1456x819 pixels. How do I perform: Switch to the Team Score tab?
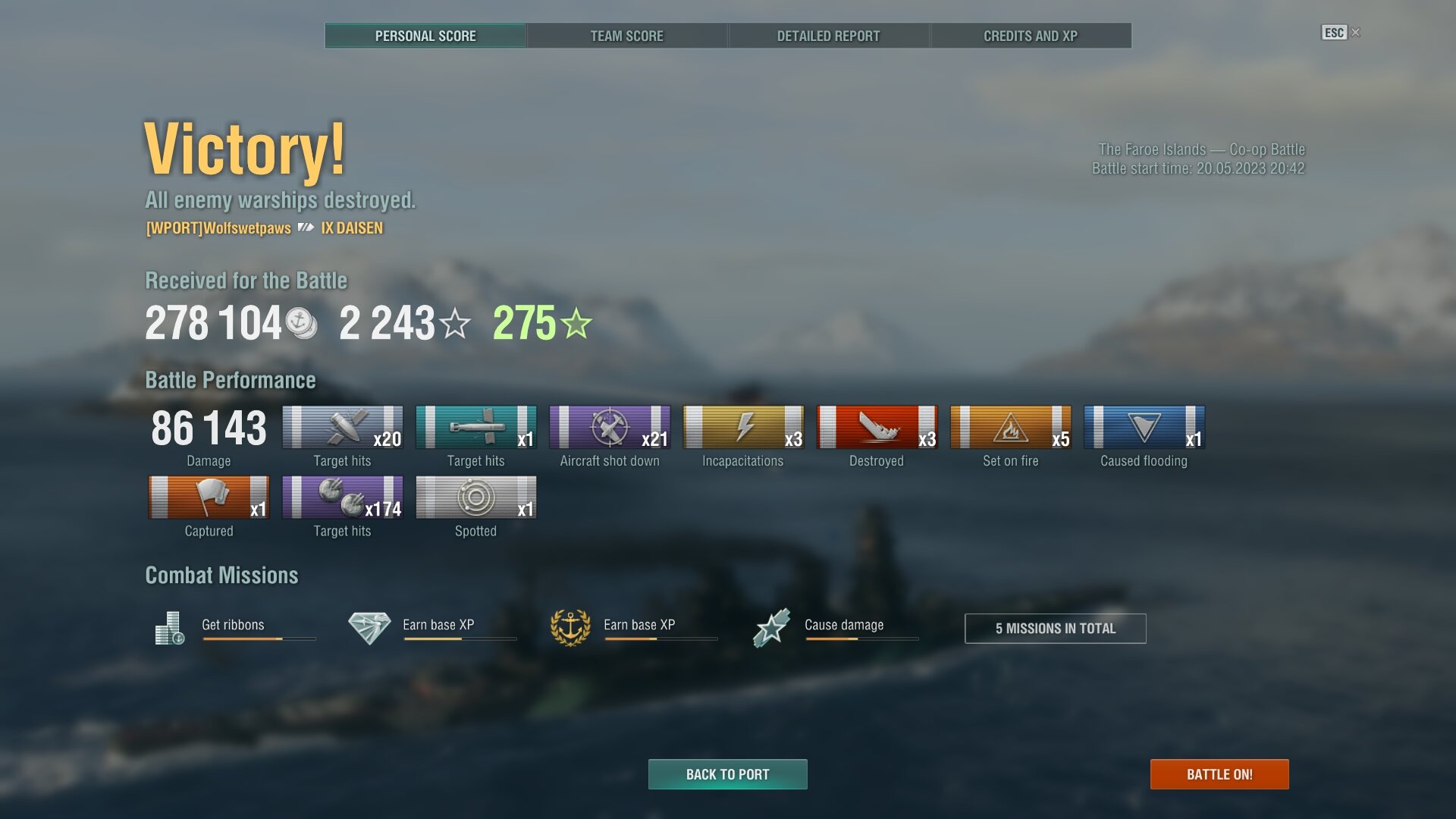point(626,36)
